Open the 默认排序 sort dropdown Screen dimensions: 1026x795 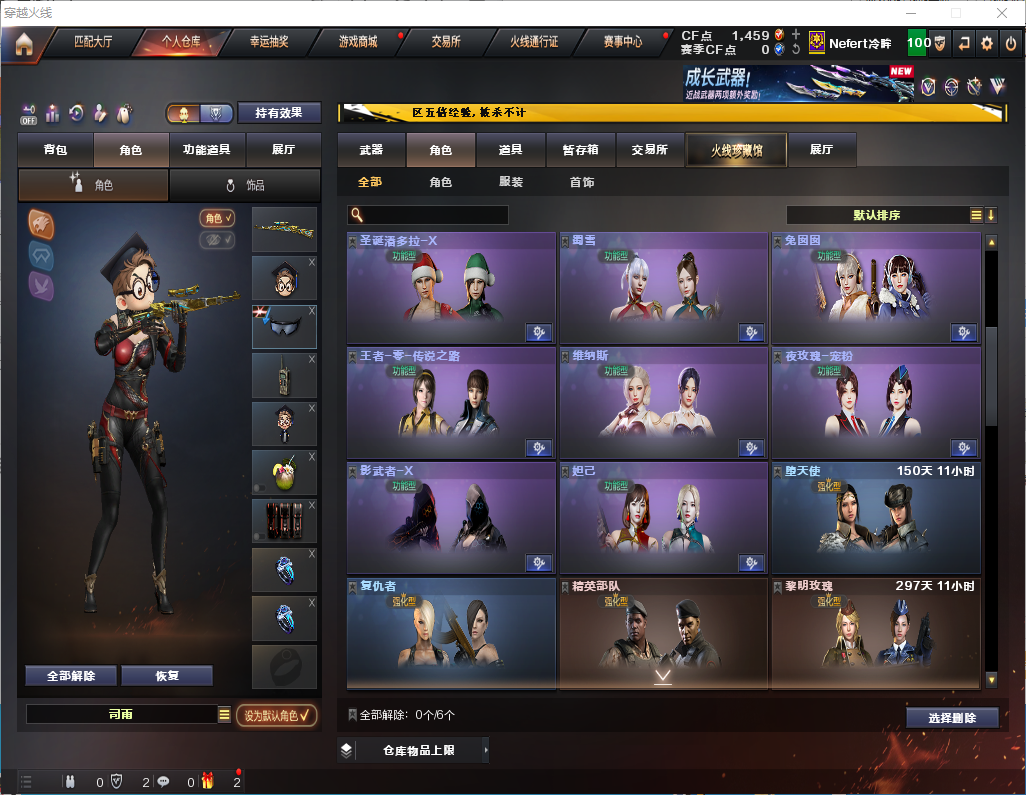click(877, 215)
